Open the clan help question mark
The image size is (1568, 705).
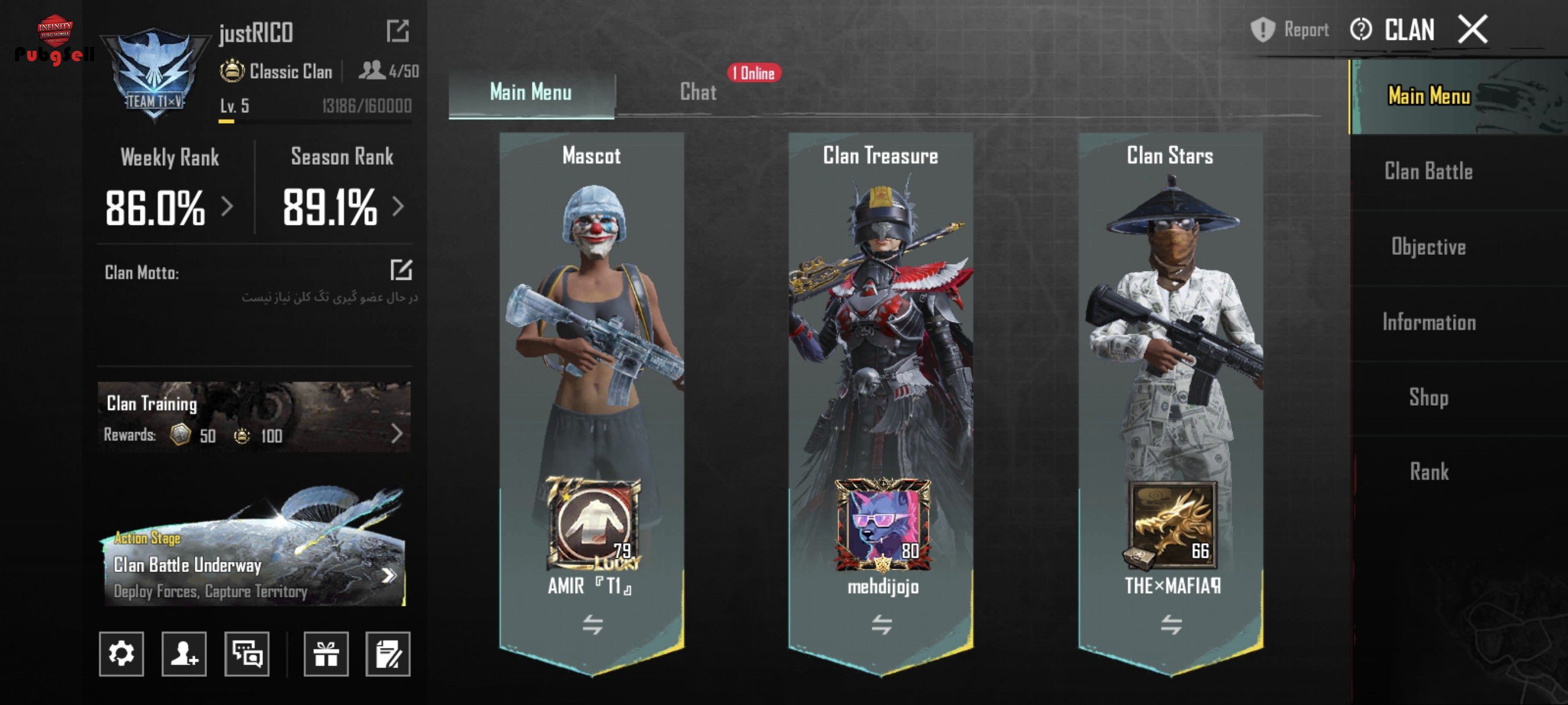click(1360, 29)
